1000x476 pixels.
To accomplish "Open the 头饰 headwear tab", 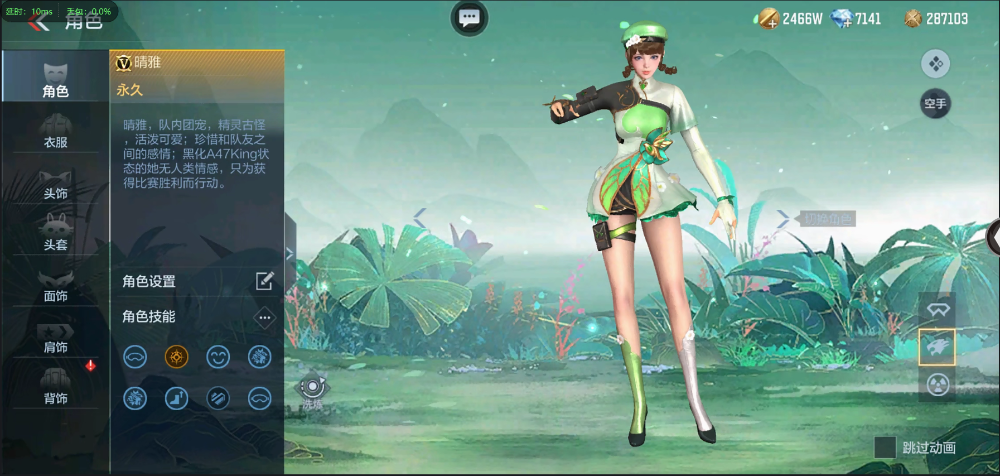I will (55, 181).
